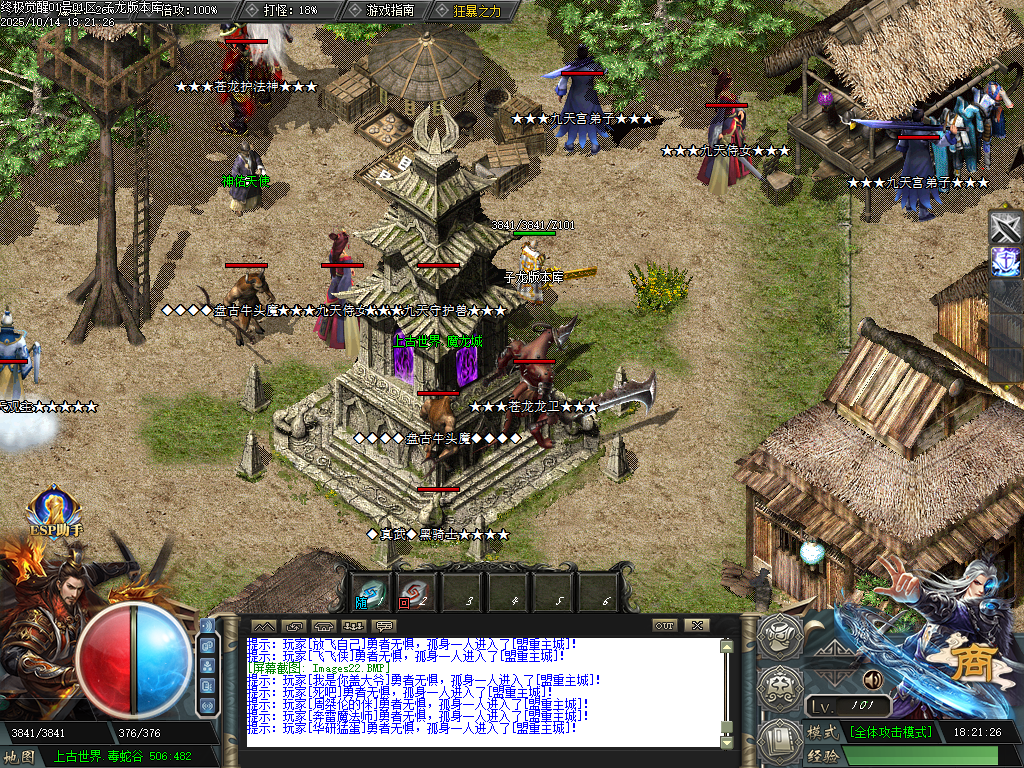Open the book icon round button

pyautogui.click(x=779, y=740)
